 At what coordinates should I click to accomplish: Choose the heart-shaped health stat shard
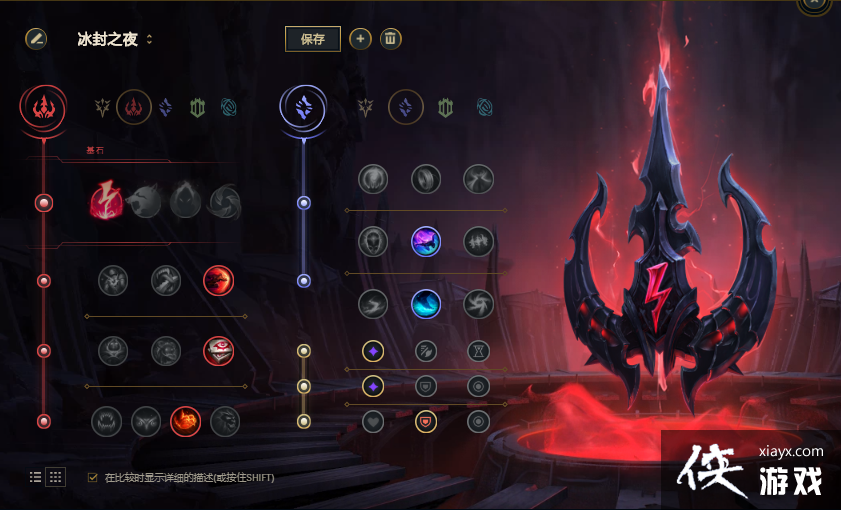coord(373,421)
